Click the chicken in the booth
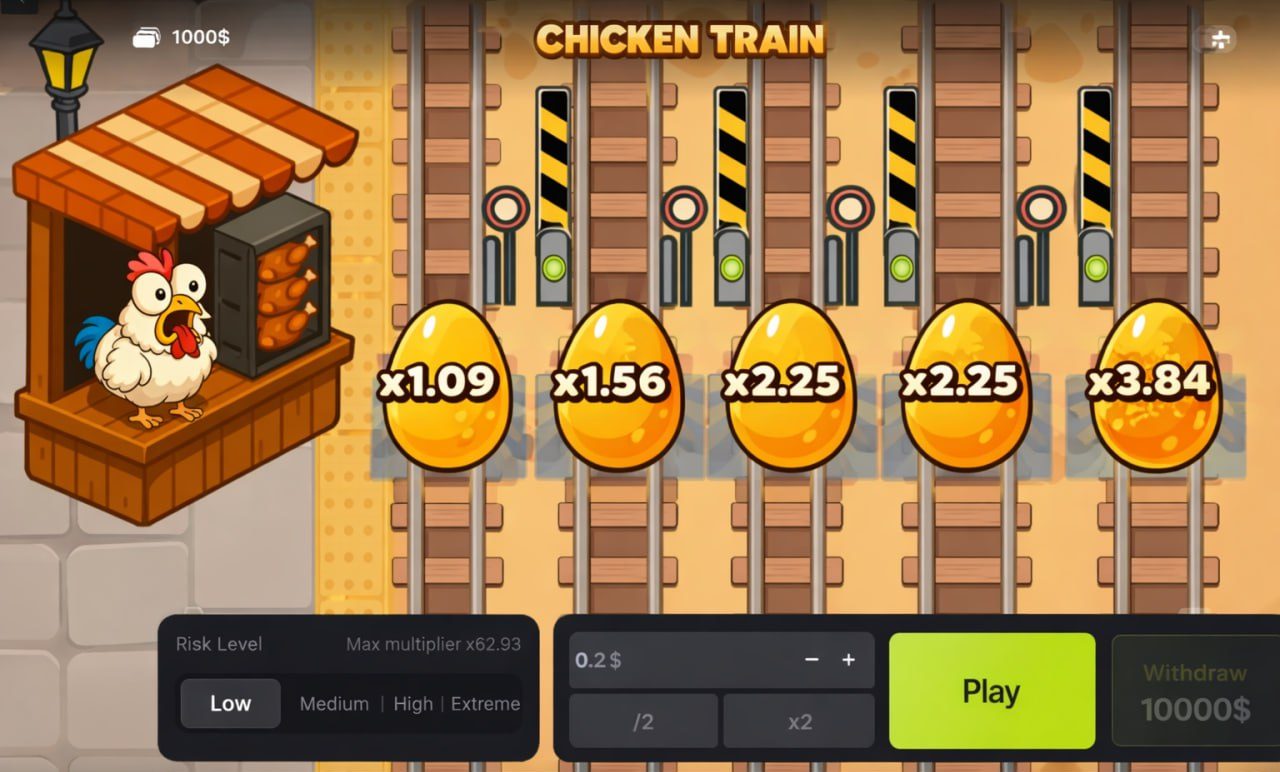Screen dimensions: 1280x772 coord(150,330)
